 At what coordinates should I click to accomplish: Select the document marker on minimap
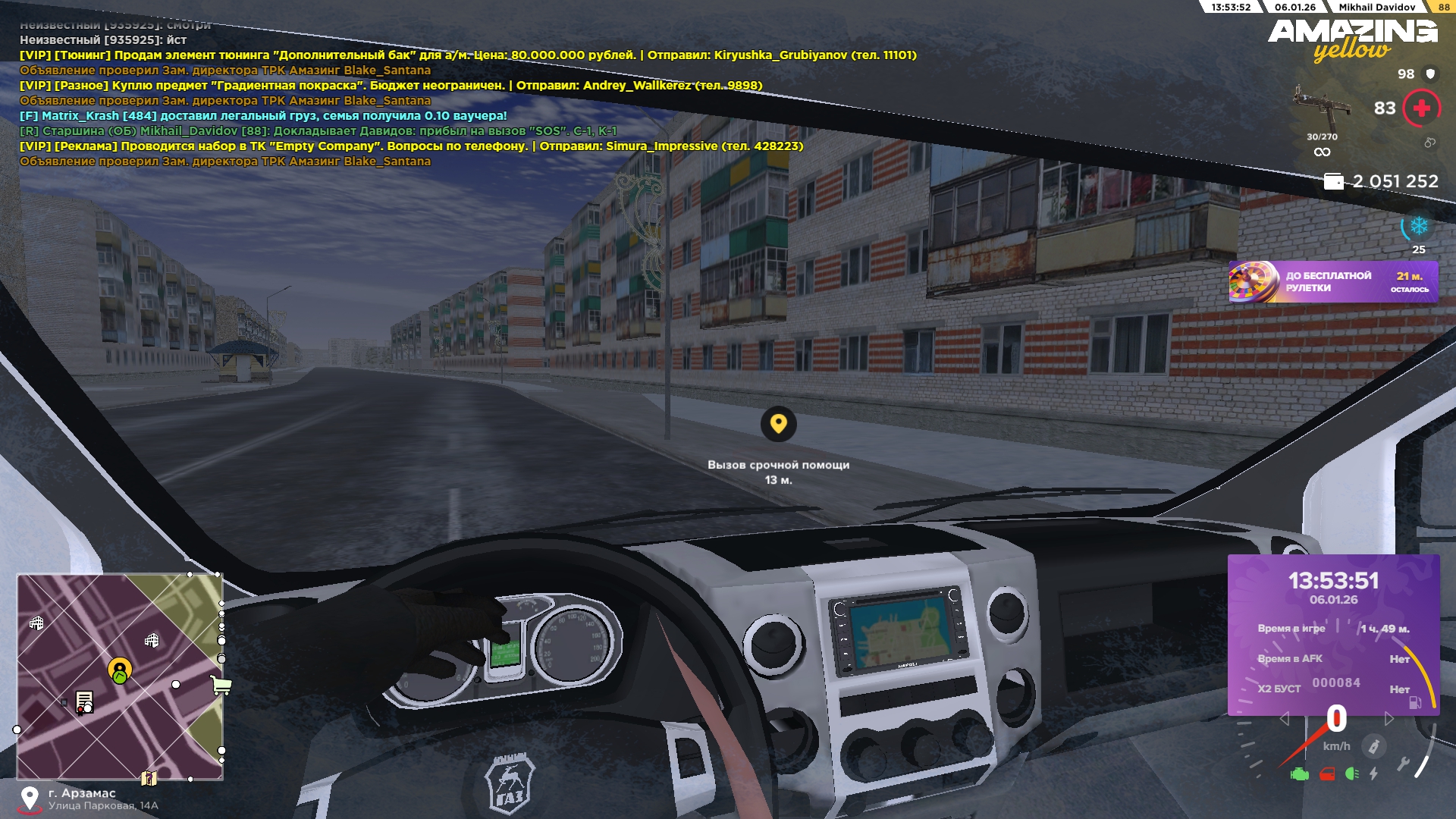(x=84, y=701)
